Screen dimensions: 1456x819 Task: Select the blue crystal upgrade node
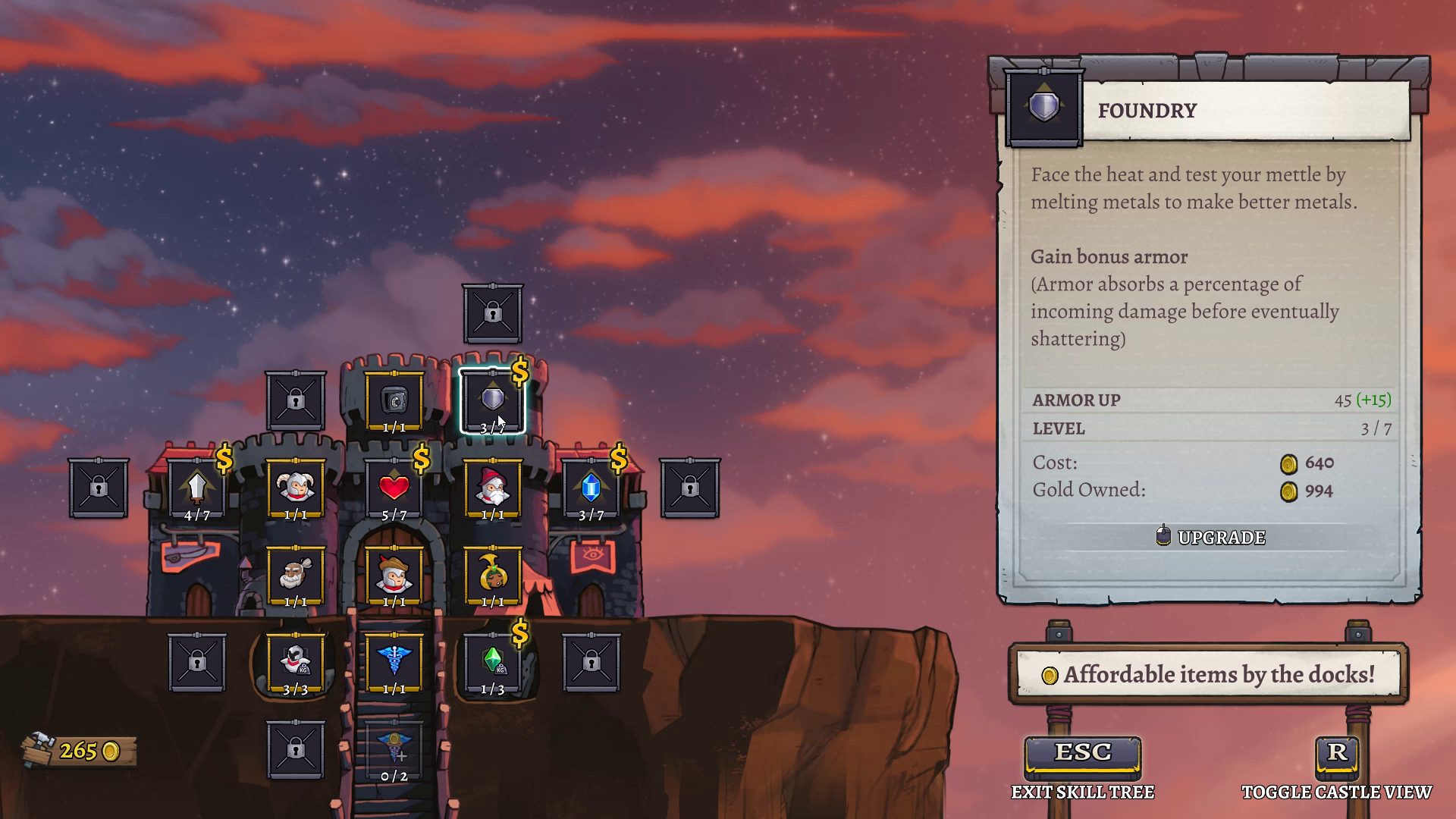[591, 488]
